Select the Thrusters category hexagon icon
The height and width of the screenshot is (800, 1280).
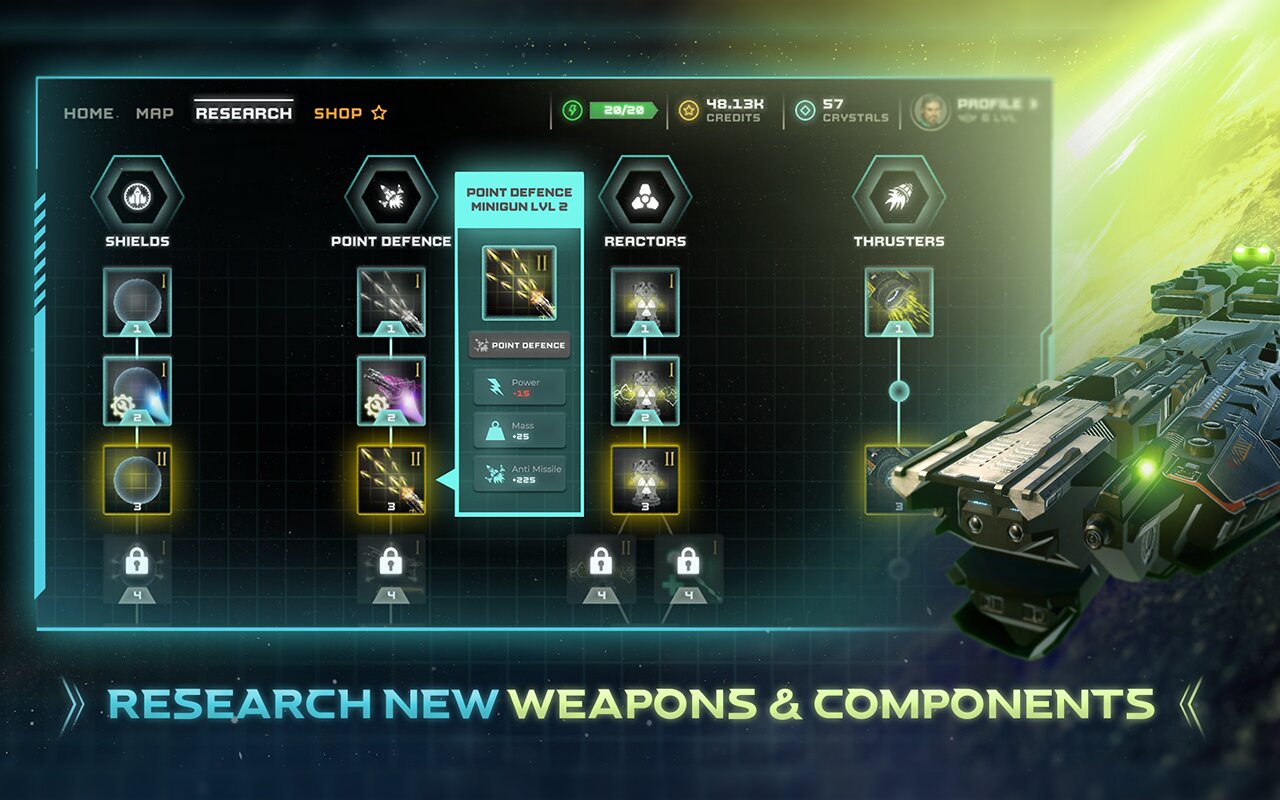coord(899,195)
